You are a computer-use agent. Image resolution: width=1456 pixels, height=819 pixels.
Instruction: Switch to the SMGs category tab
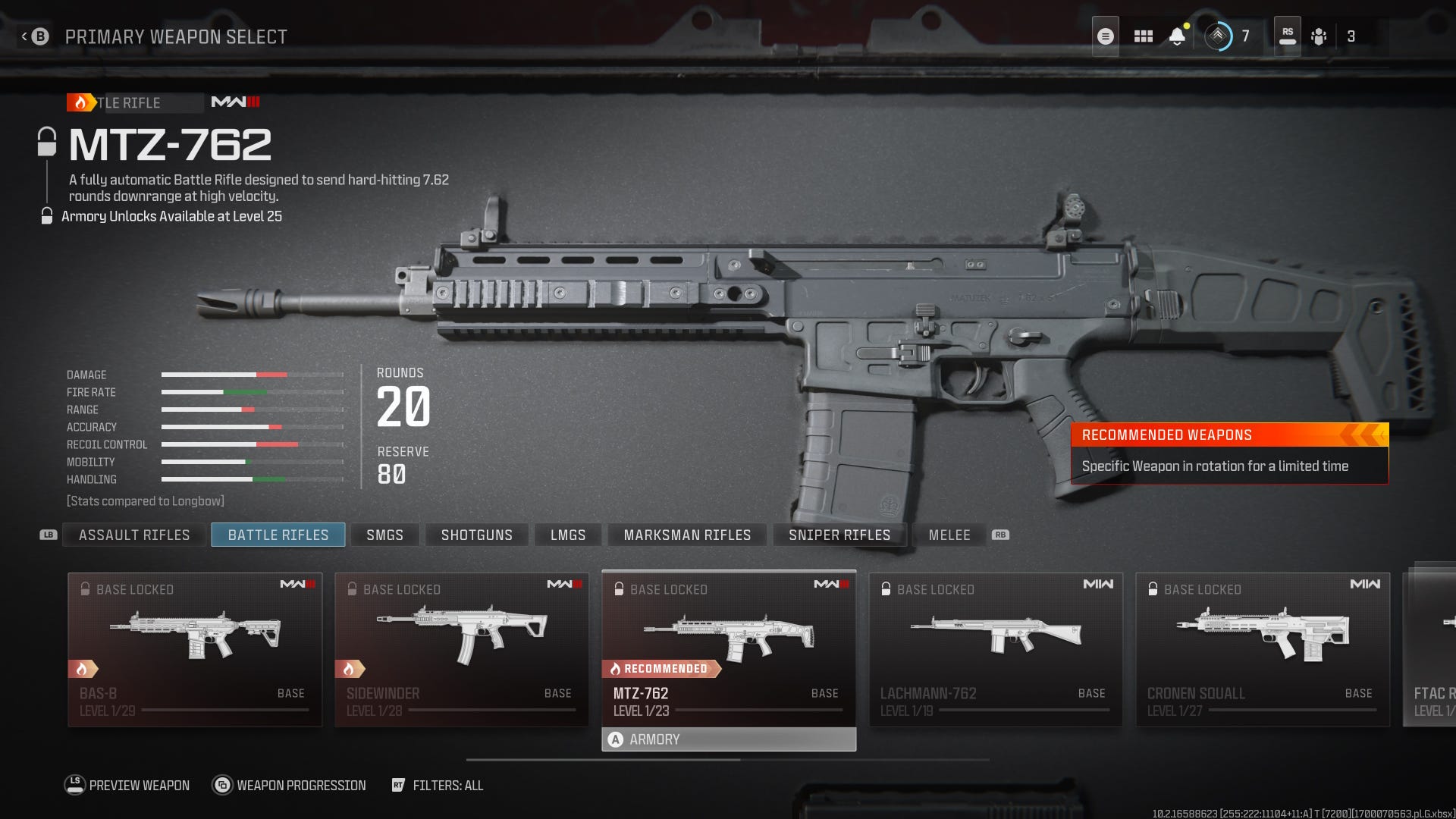pyautogui.click(x=384, y=535)
